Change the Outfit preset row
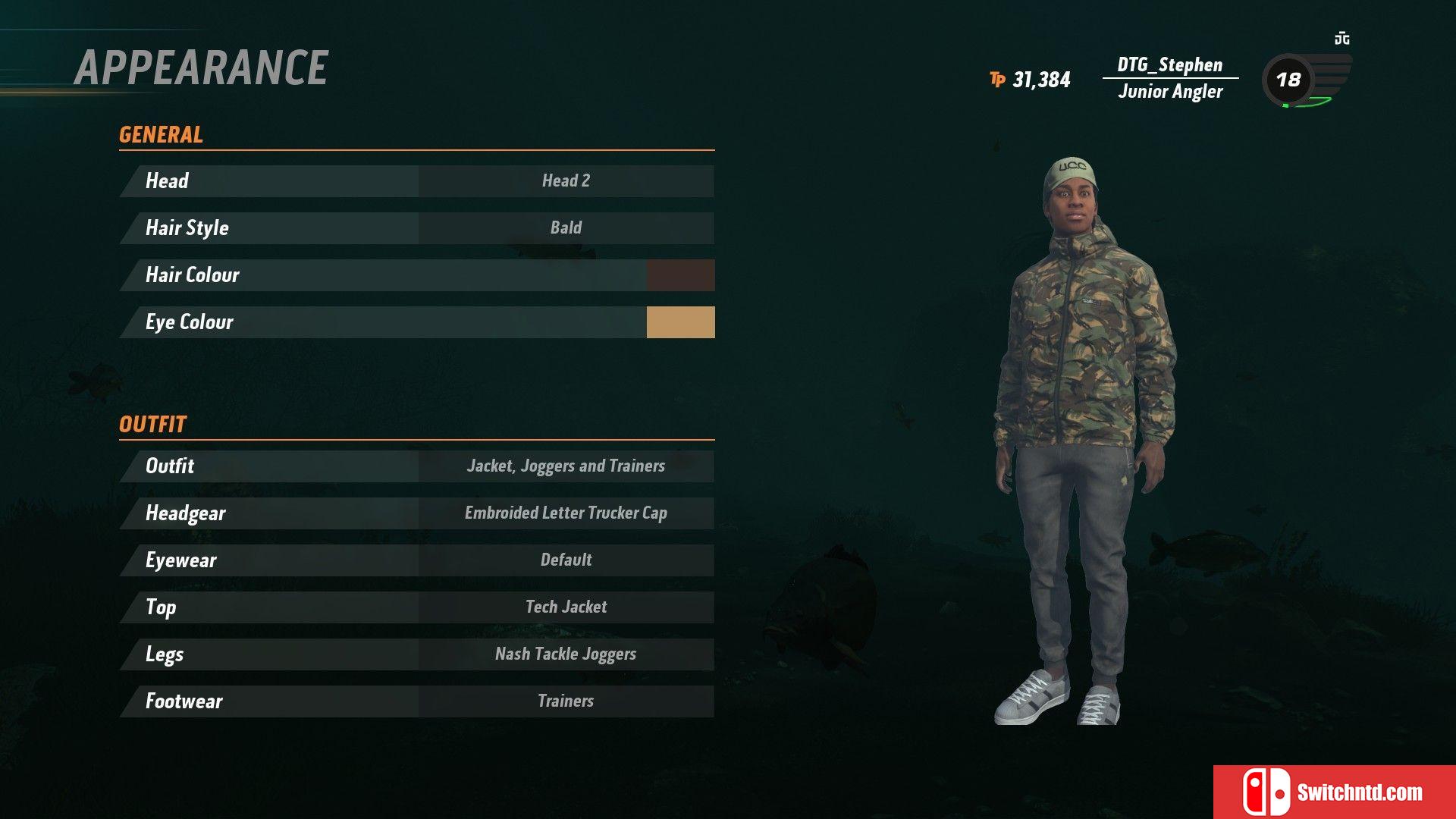 (x=416, y=466)
